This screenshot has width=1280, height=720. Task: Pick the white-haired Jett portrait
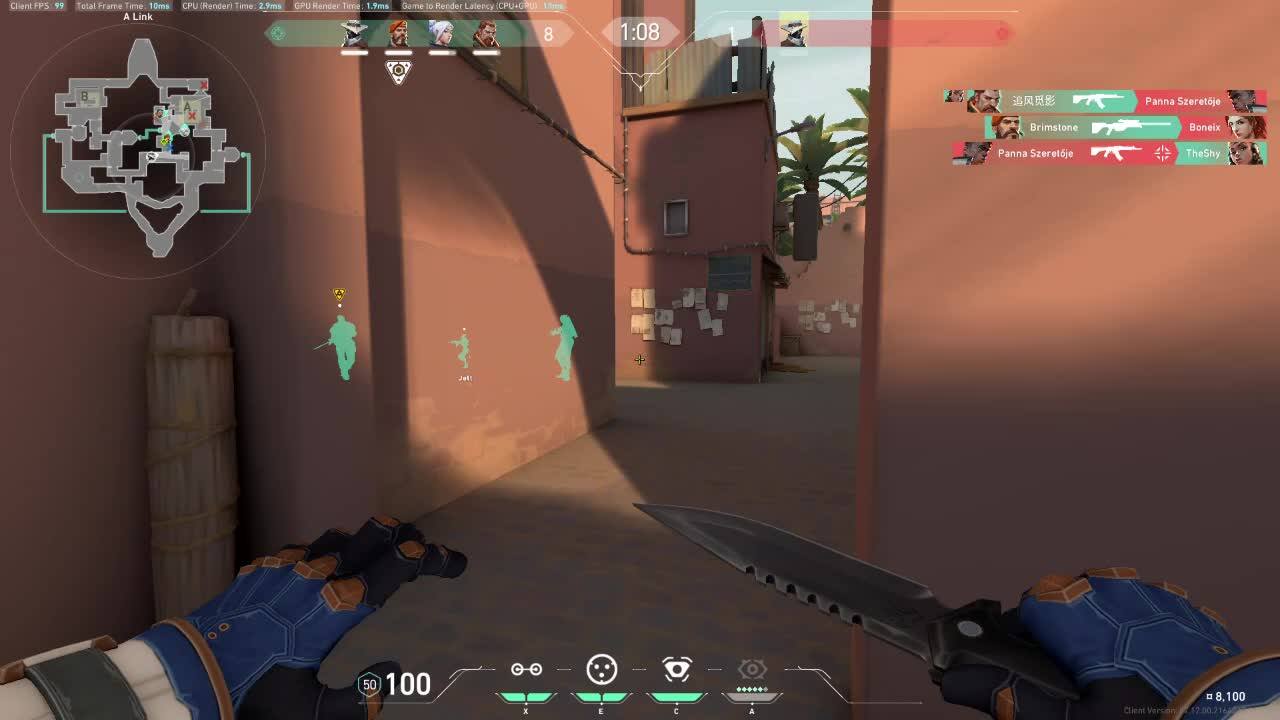click(x=442, y=34)
